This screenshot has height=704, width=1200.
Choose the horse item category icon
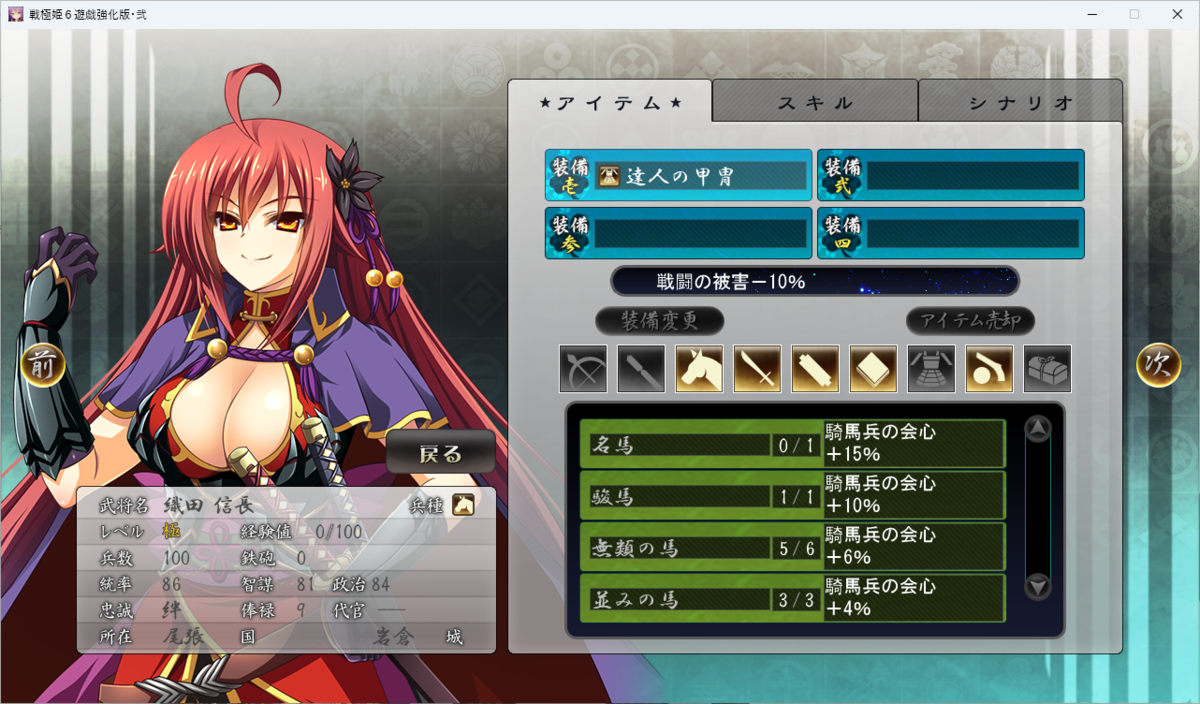[x=699, y=368]
